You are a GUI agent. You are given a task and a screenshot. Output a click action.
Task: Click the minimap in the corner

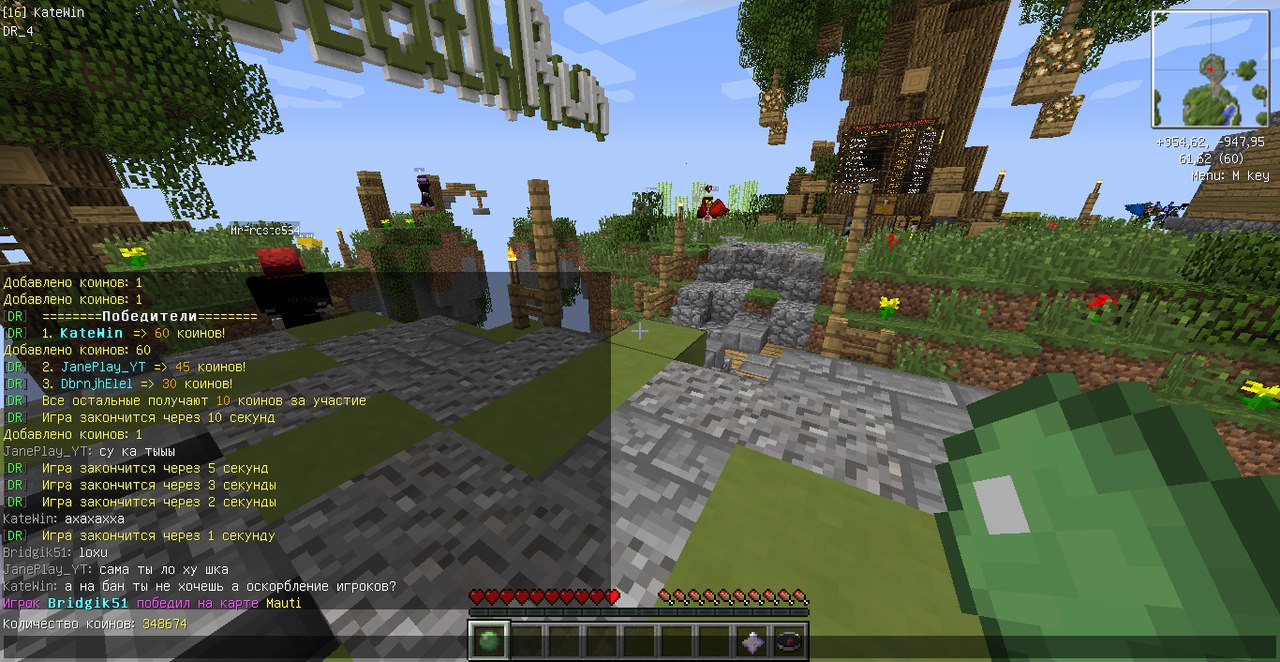point(1210,69)
